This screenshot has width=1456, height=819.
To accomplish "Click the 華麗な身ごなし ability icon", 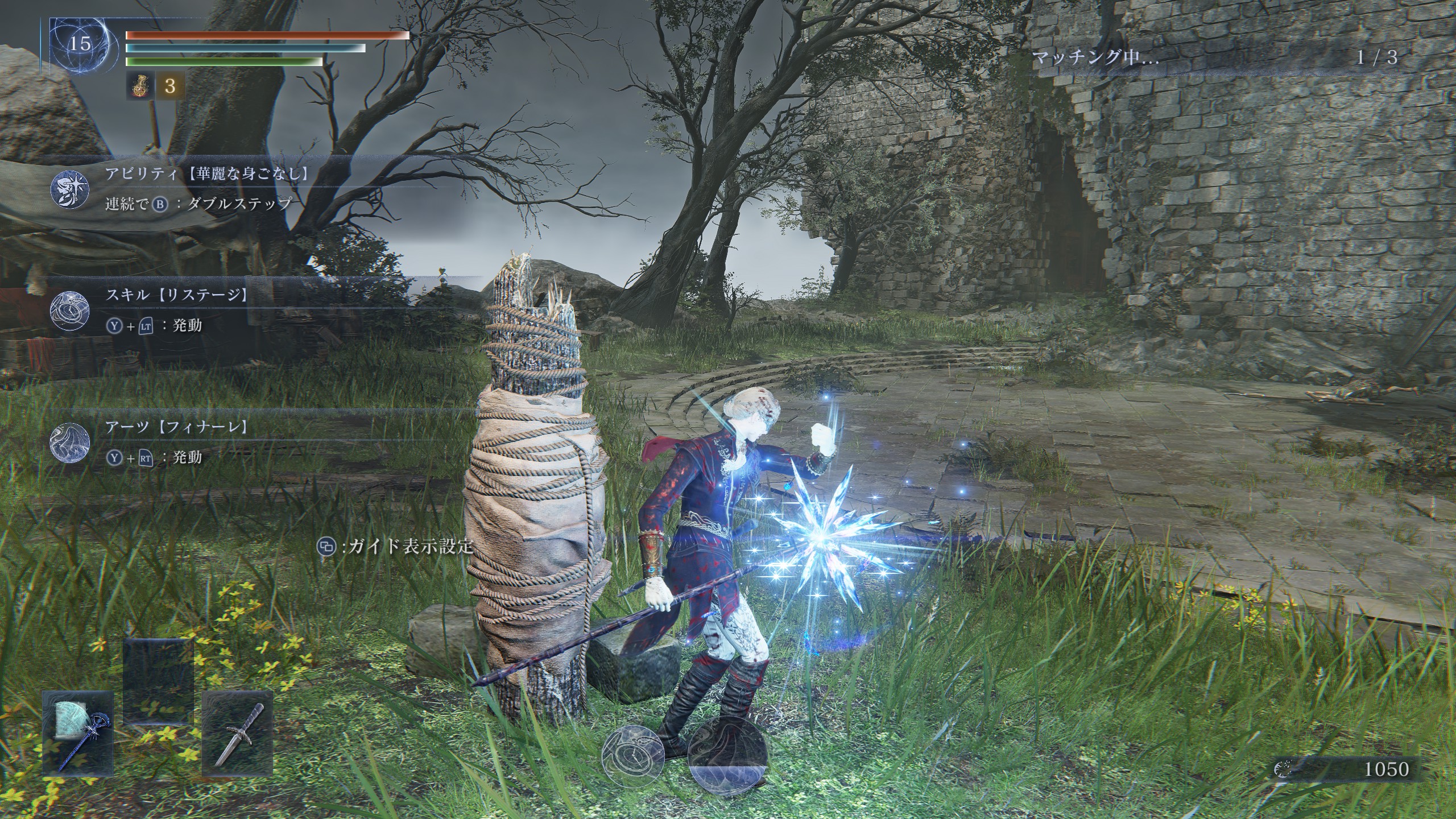I will point(69,189).
